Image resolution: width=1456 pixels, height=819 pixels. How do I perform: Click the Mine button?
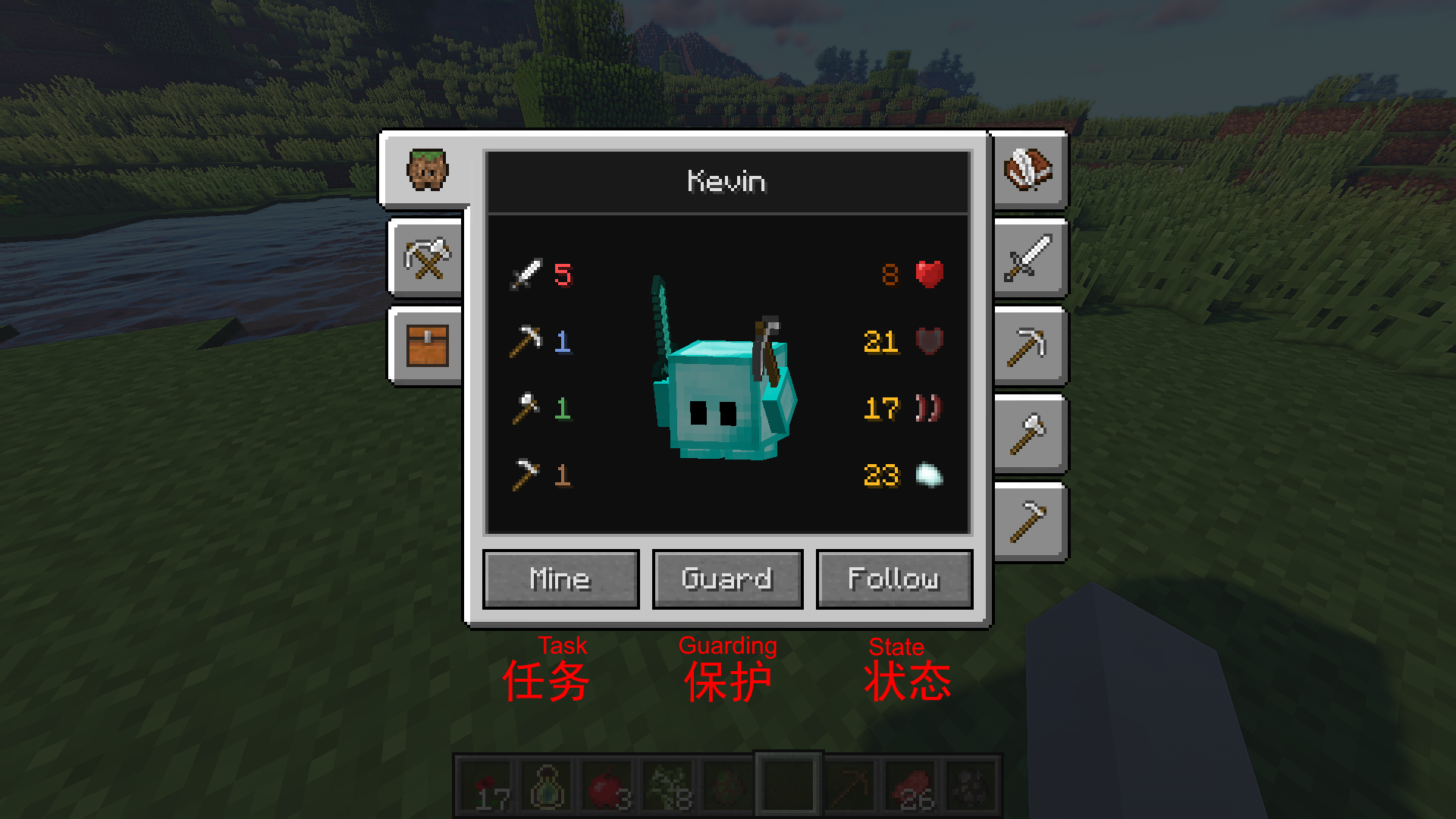[560, 579]
